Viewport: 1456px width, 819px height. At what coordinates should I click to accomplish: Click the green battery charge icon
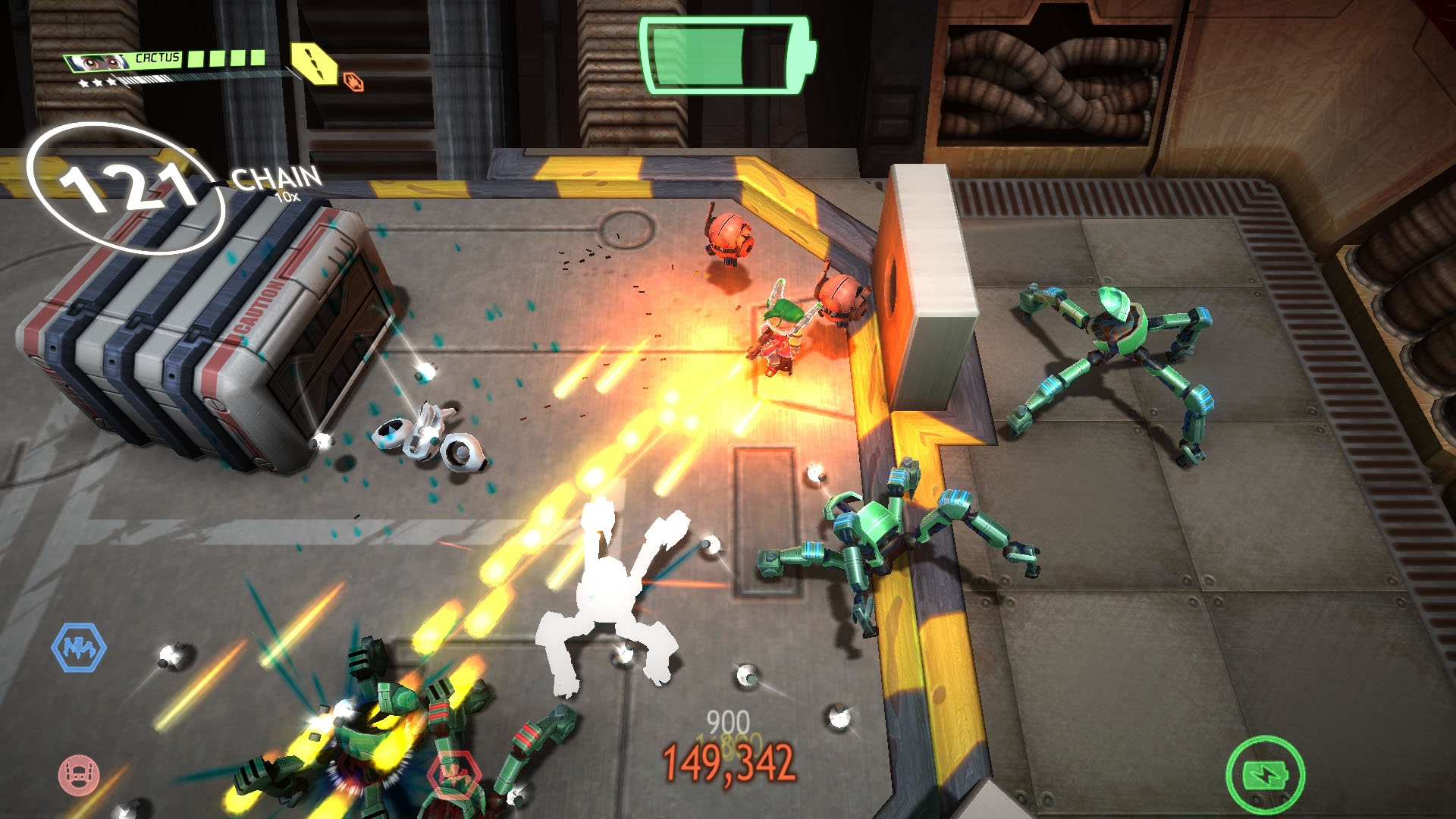tap(1265, 774)
